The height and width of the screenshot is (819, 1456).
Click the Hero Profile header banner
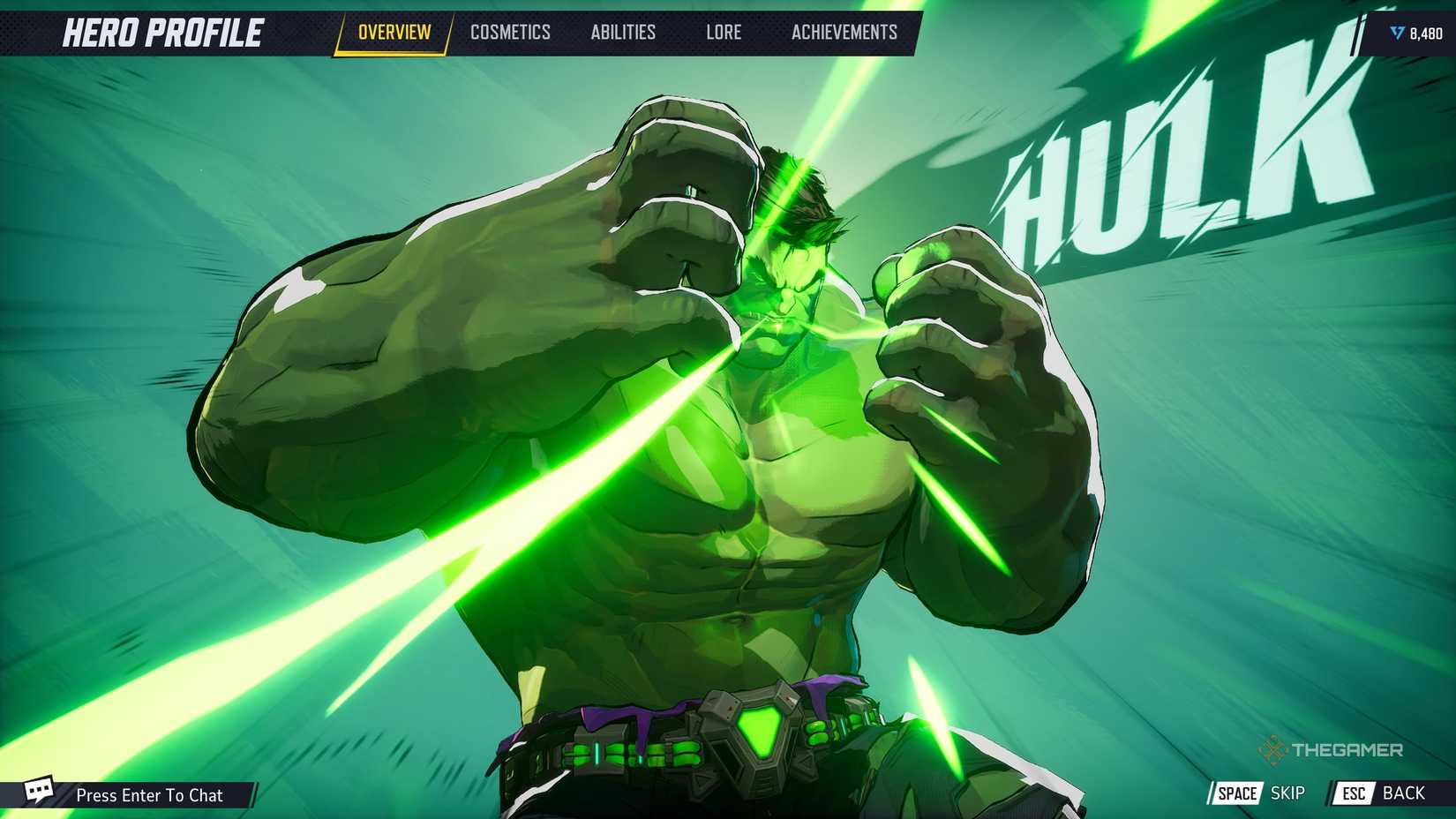tap(163, 32)
